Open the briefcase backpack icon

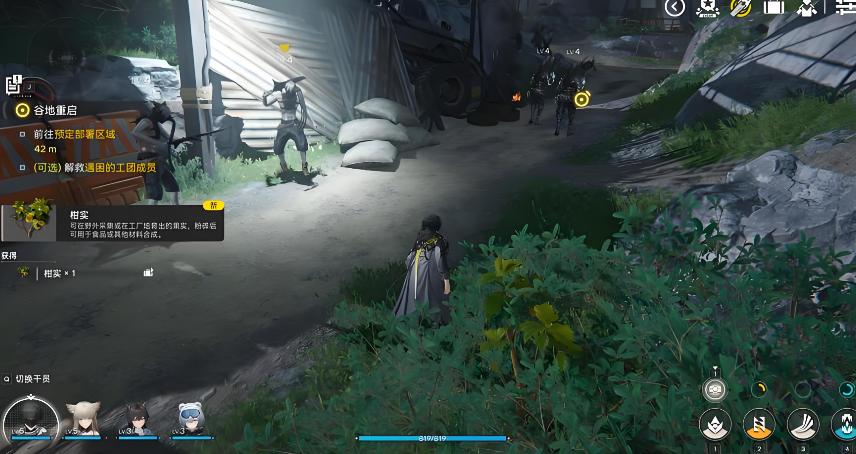tap(773, 8)
